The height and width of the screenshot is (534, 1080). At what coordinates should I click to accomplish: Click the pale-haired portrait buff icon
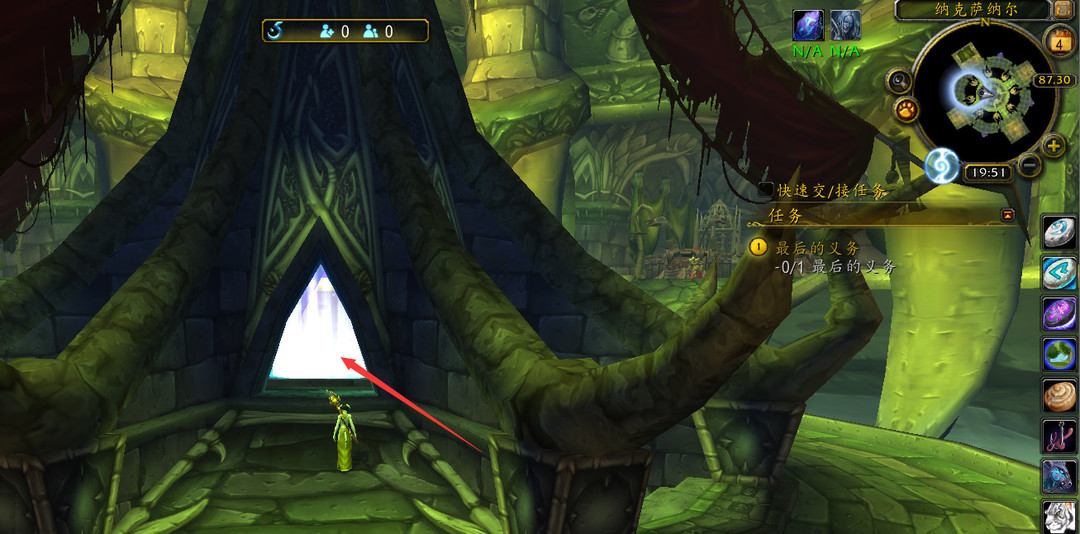[845, 26]
